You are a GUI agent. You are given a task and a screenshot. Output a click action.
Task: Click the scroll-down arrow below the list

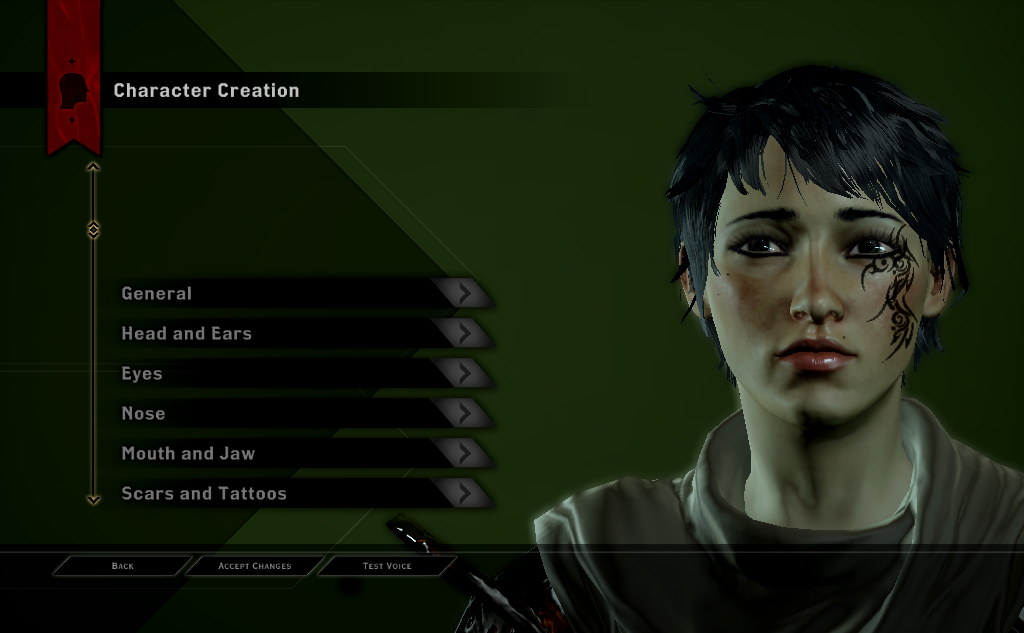click(93, 498)
